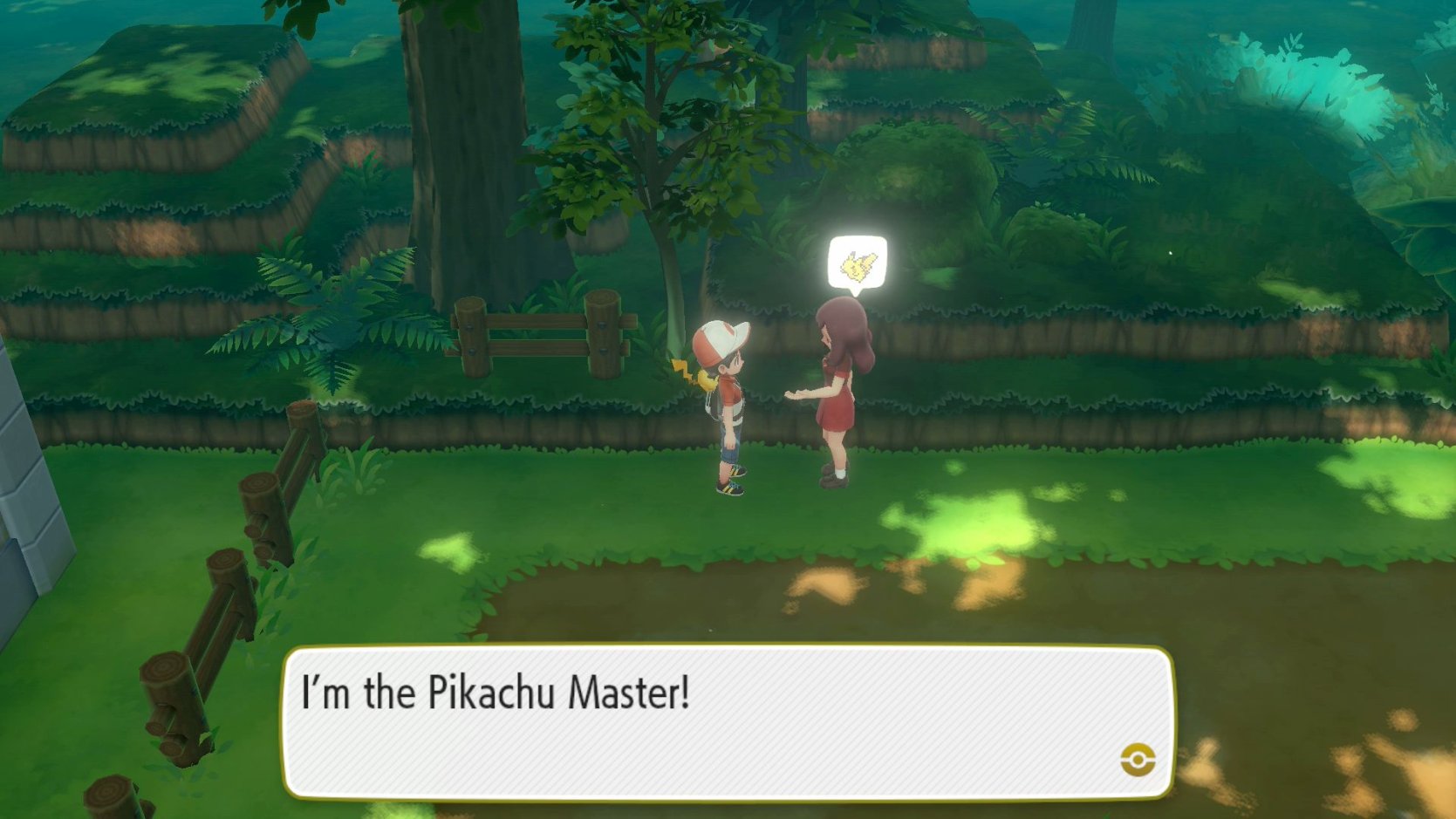Click the player character's sneakers
Image resolution: width=1456 pixels, height=819 pixels.
click(x=729, y=487)
